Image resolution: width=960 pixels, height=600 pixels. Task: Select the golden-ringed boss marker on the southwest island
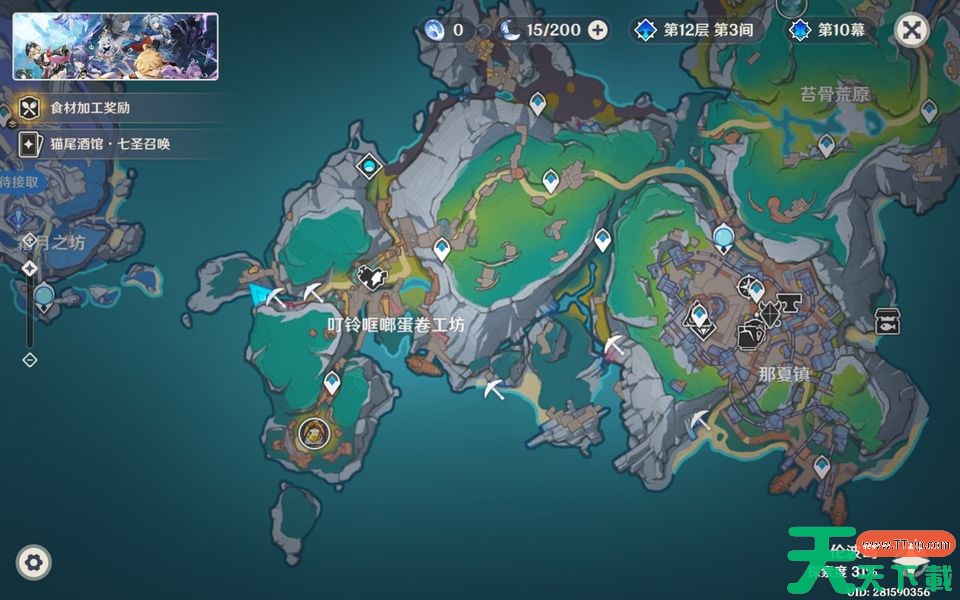point(313,433)
